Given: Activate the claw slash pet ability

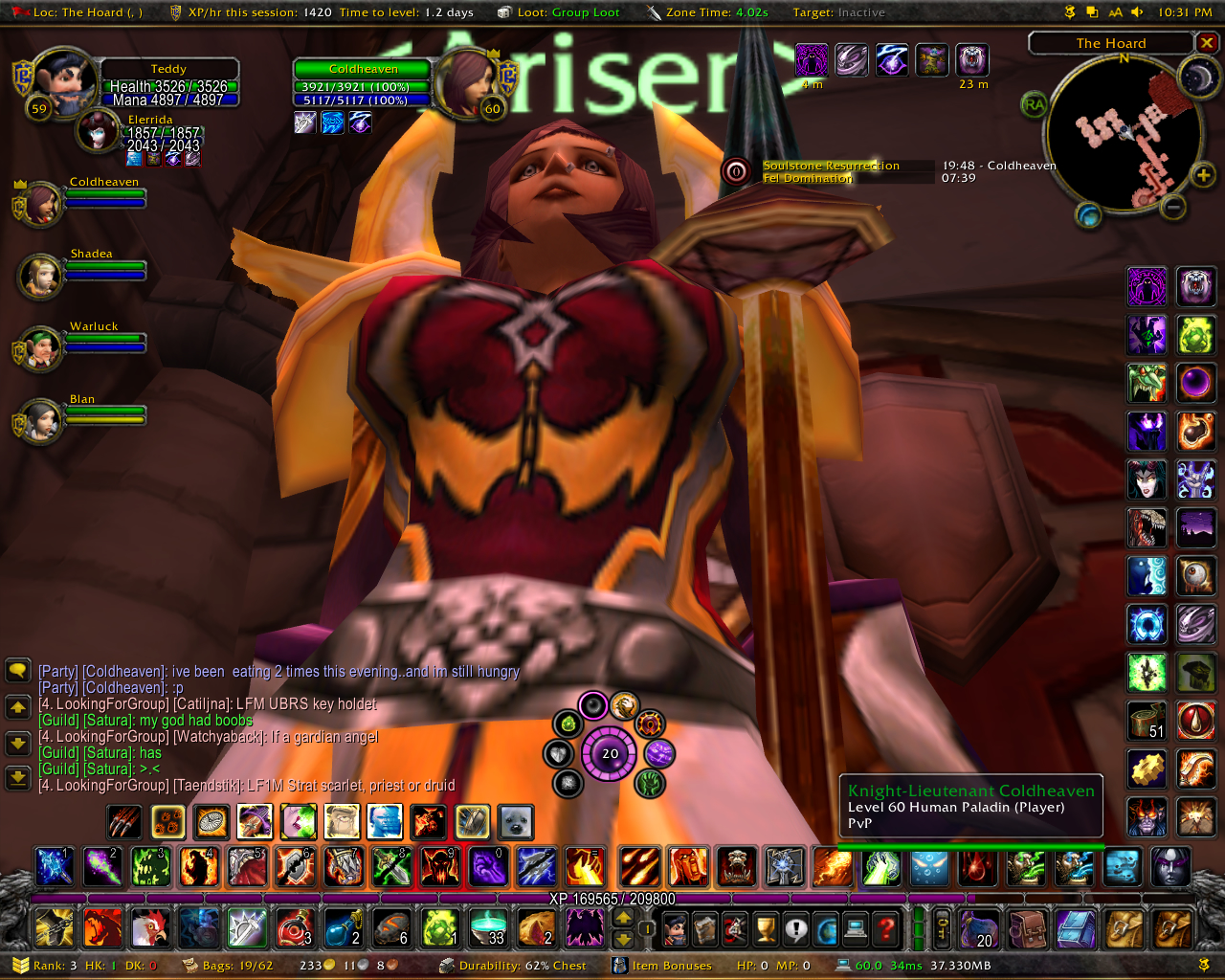Looking at the screenshot, I should coord(124,821).
